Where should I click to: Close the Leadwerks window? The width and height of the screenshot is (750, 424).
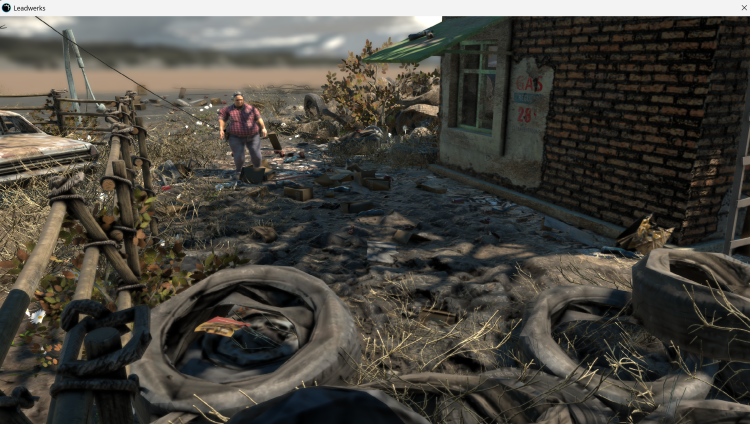tap(743, 8)
